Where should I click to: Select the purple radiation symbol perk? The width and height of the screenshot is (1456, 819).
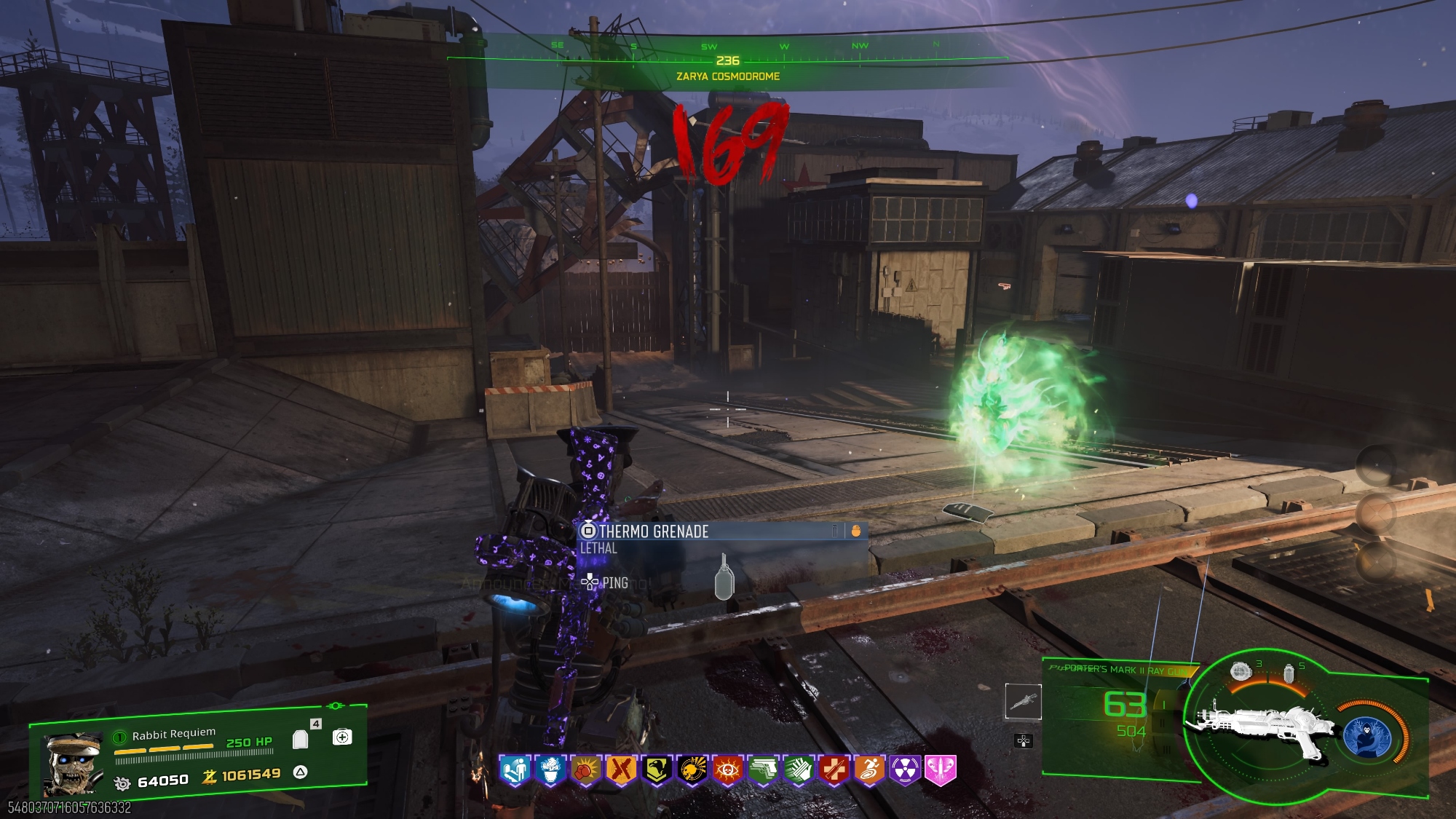tap(905, 769)
